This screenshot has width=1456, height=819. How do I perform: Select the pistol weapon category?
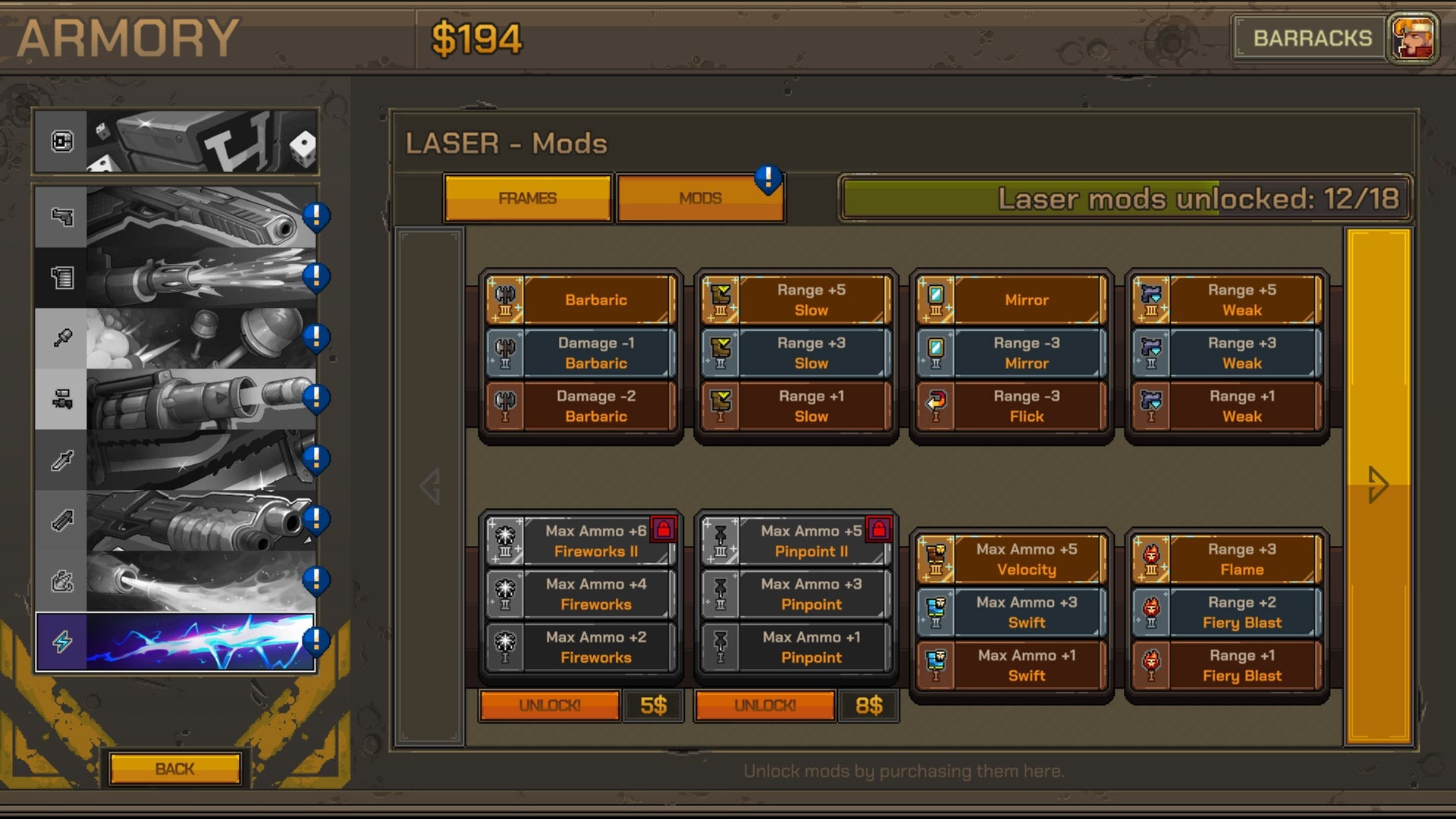175,218
